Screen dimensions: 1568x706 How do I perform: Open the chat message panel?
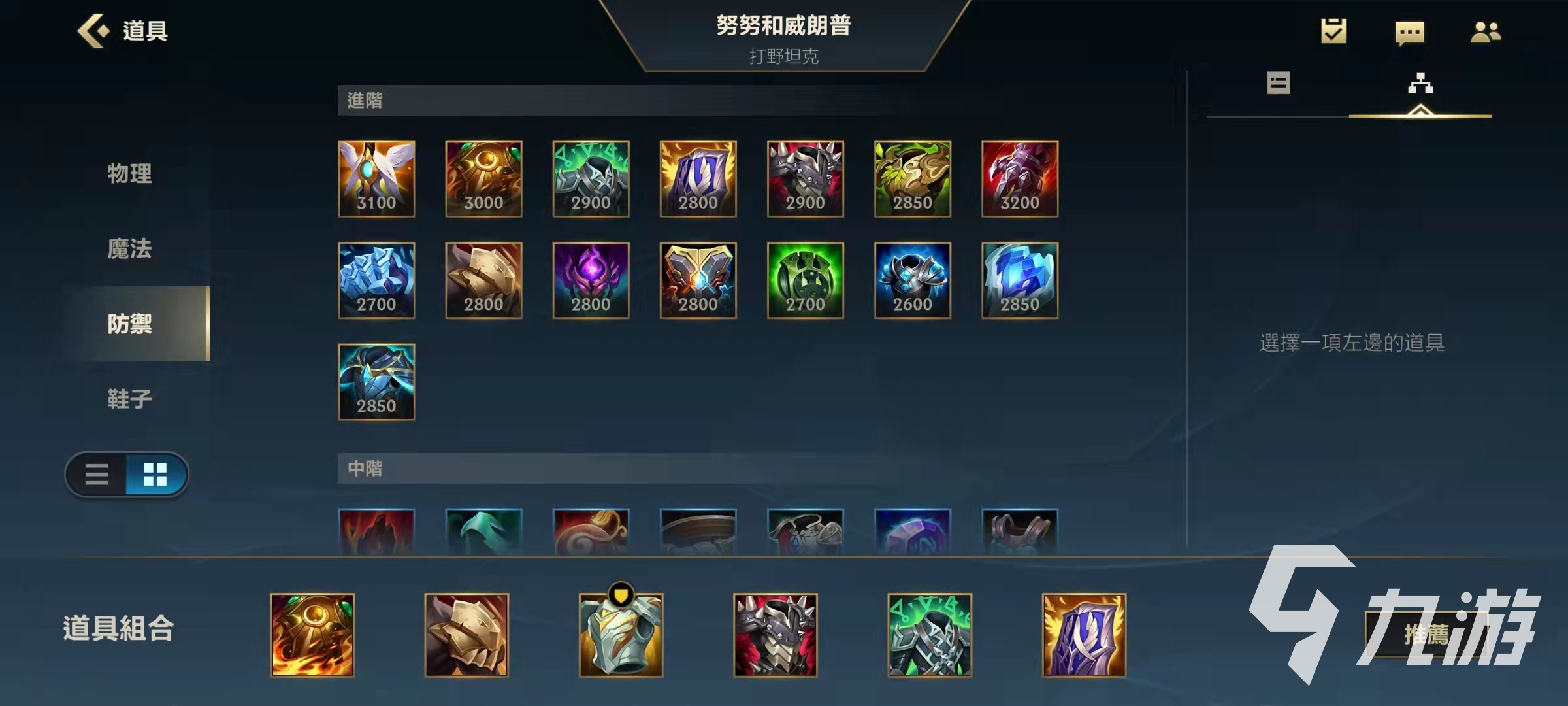1410,31
